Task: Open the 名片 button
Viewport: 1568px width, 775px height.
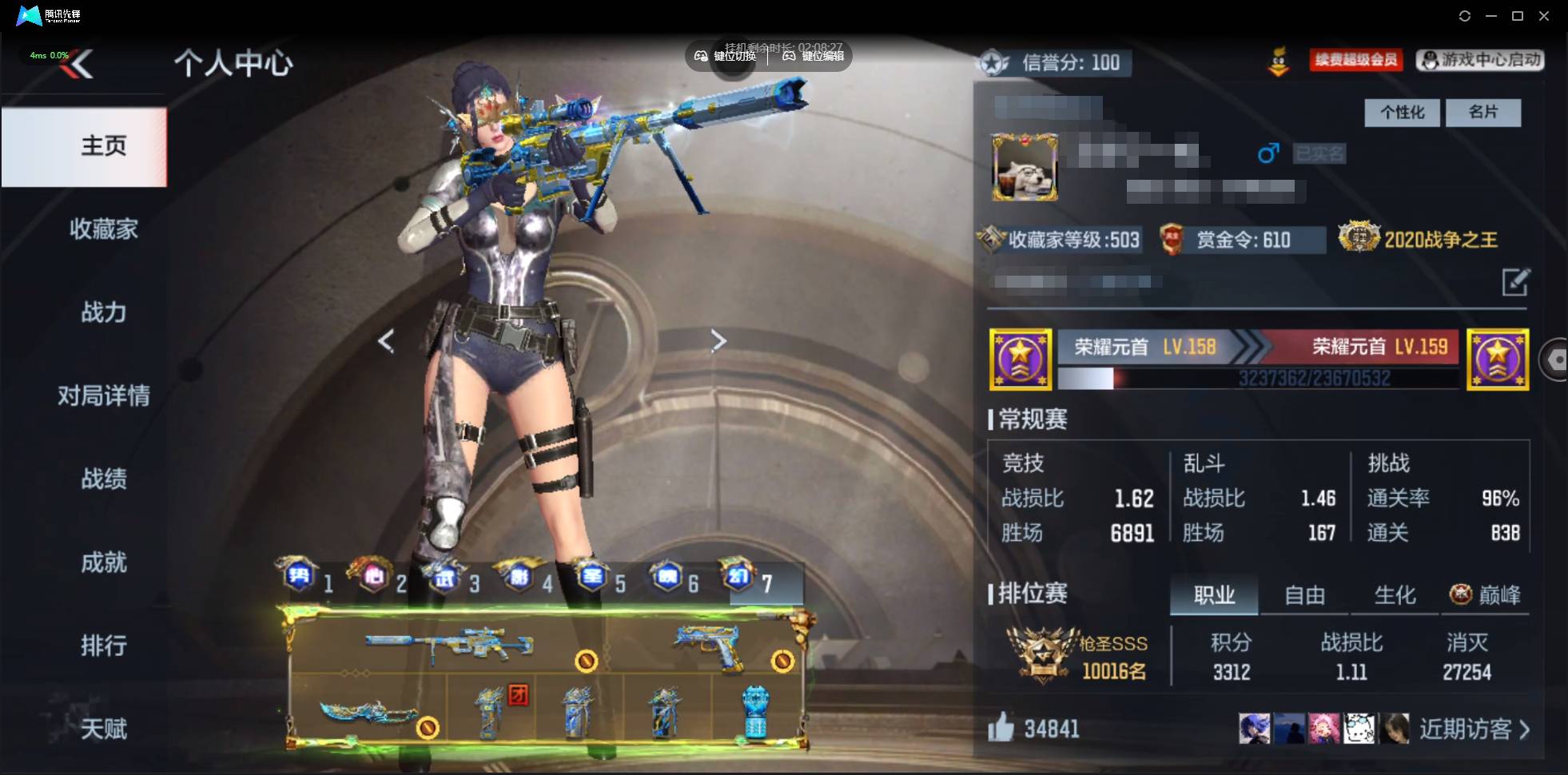Action: click(x=1483, y=113)
